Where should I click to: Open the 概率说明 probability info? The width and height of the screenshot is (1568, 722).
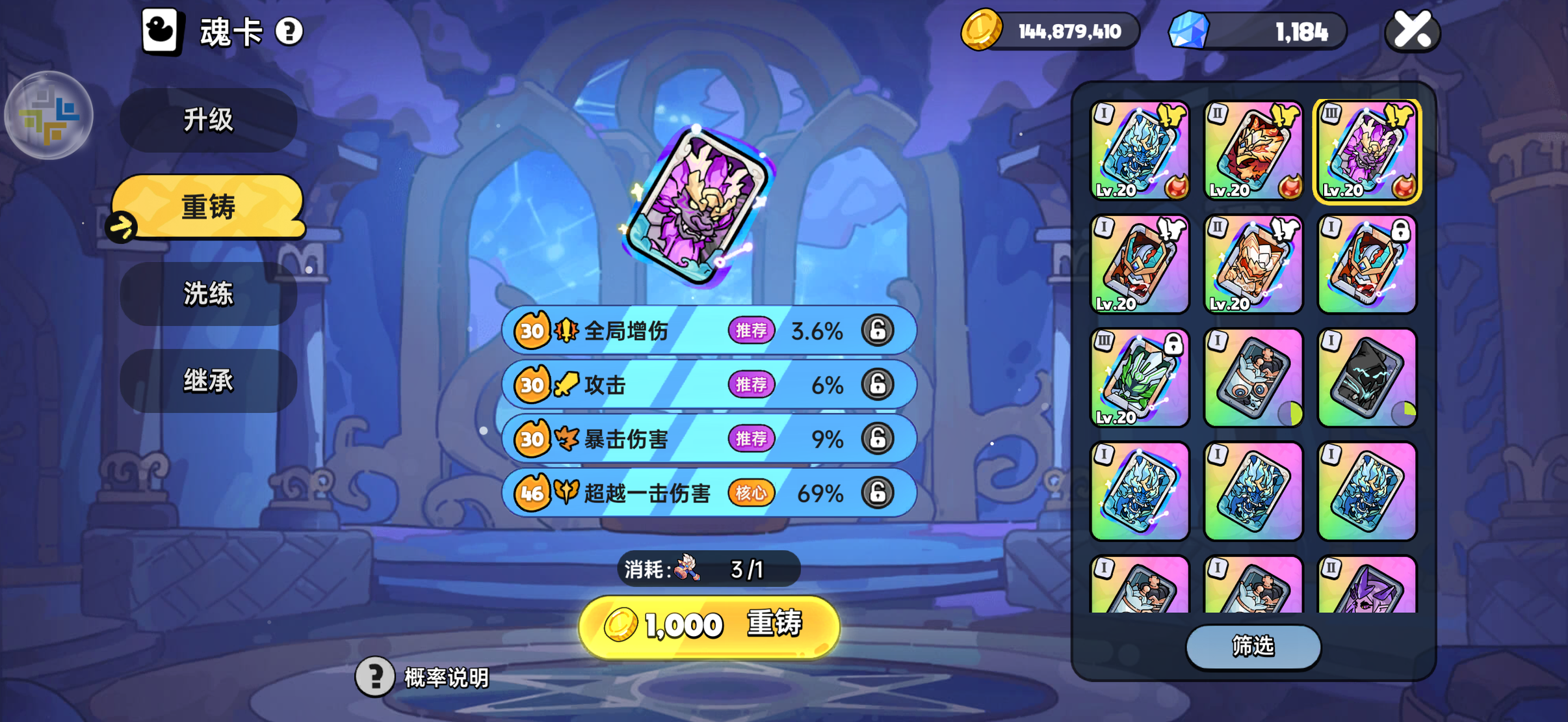[424, 677]
